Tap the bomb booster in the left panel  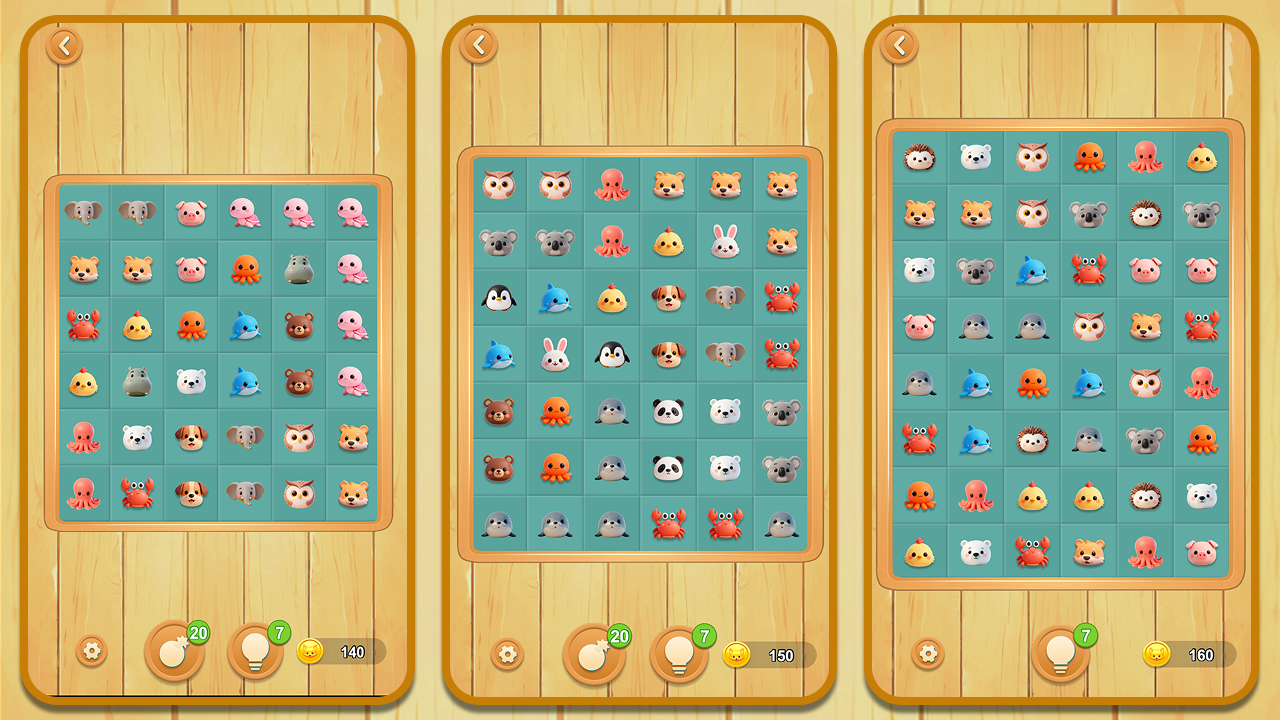[173, 650]
